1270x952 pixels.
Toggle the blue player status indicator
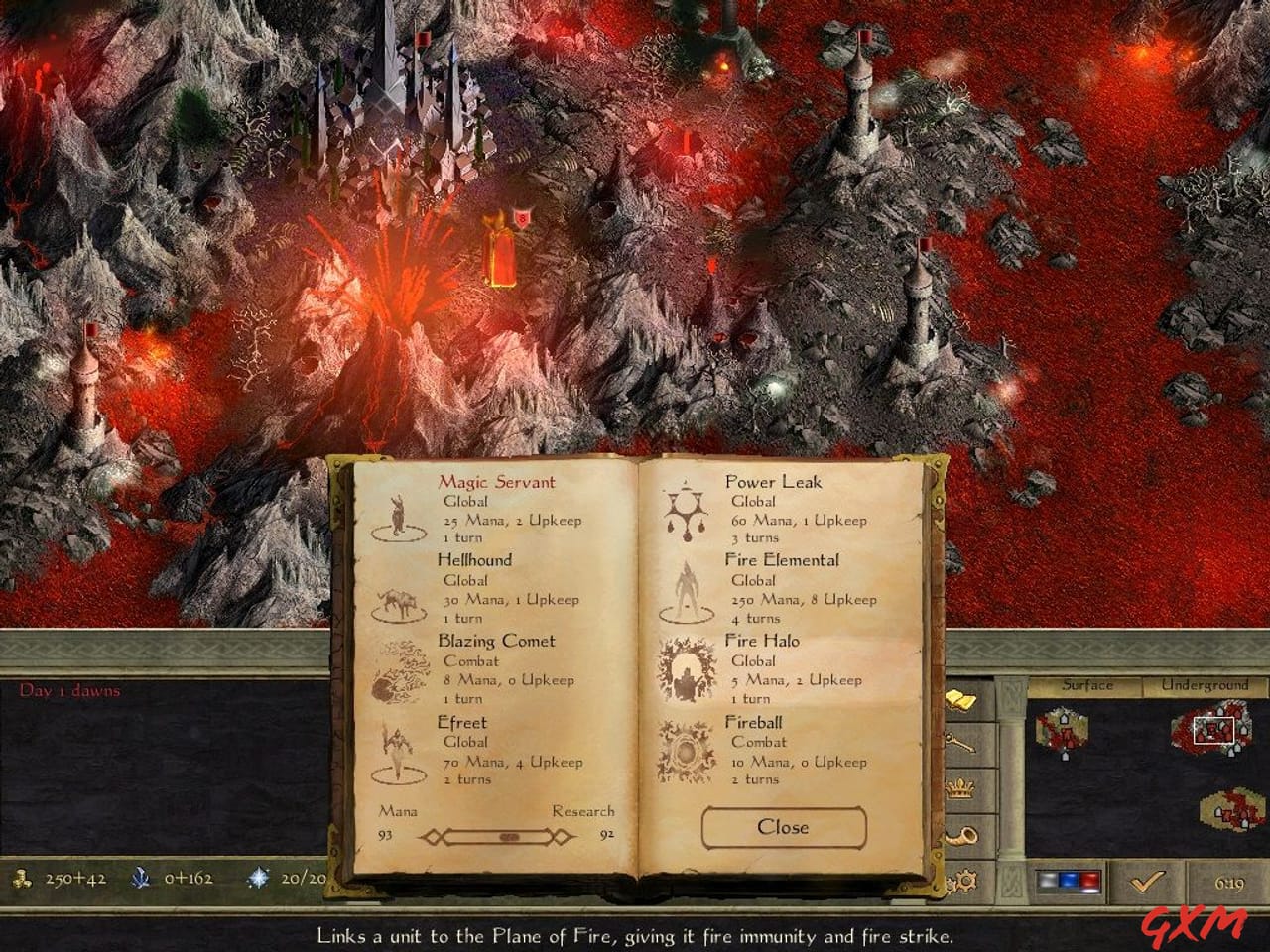1067,879
